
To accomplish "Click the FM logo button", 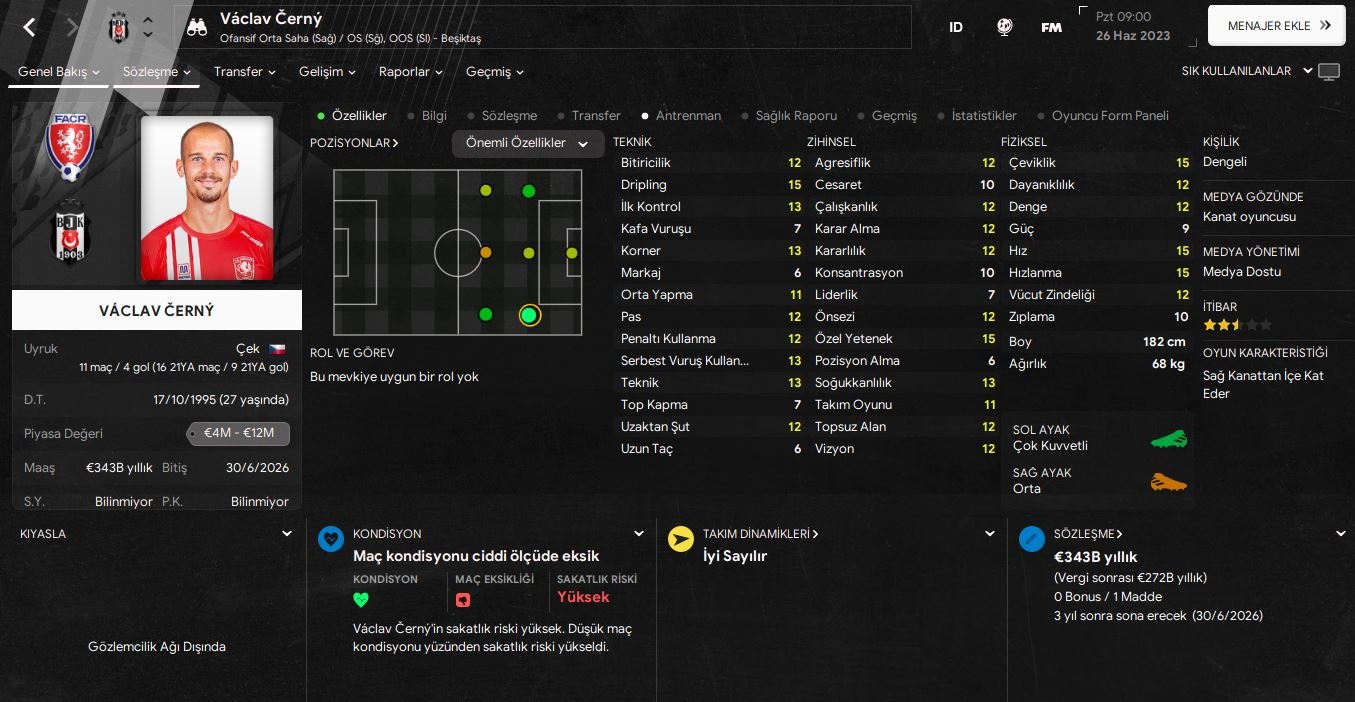I will point(1051,28).
